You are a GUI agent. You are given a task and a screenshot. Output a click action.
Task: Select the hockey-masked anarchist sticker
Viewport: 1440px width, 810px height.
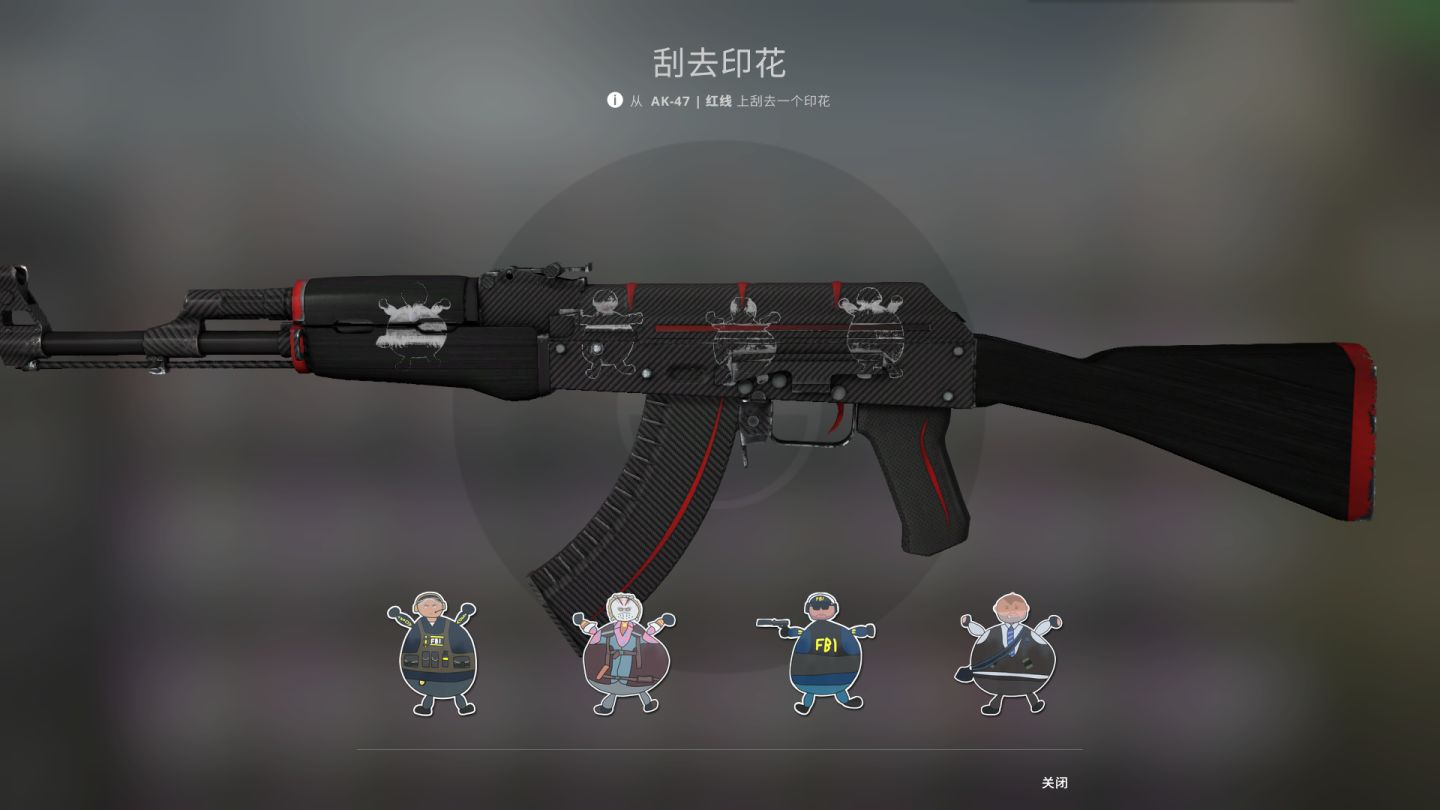click(626, 650)
